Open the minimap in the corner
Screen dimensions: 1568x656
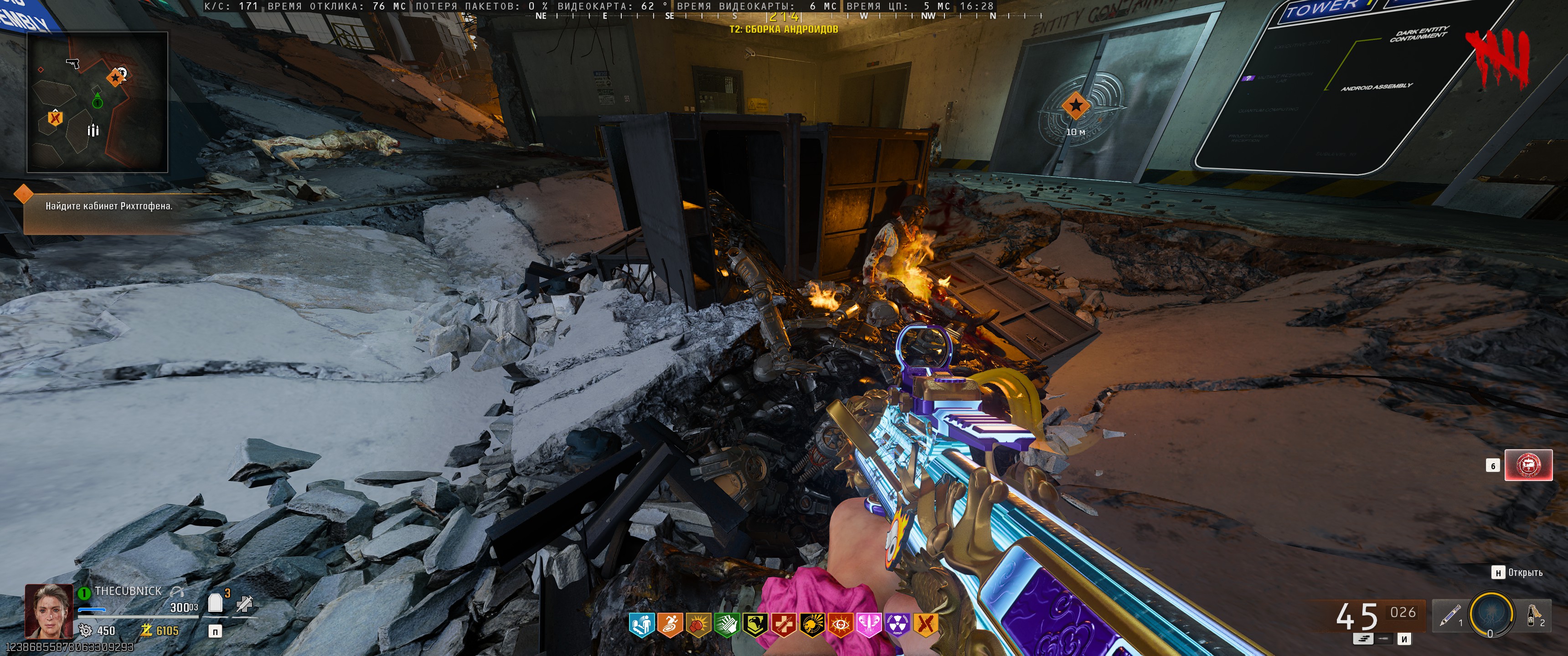(x=98, y=102)
